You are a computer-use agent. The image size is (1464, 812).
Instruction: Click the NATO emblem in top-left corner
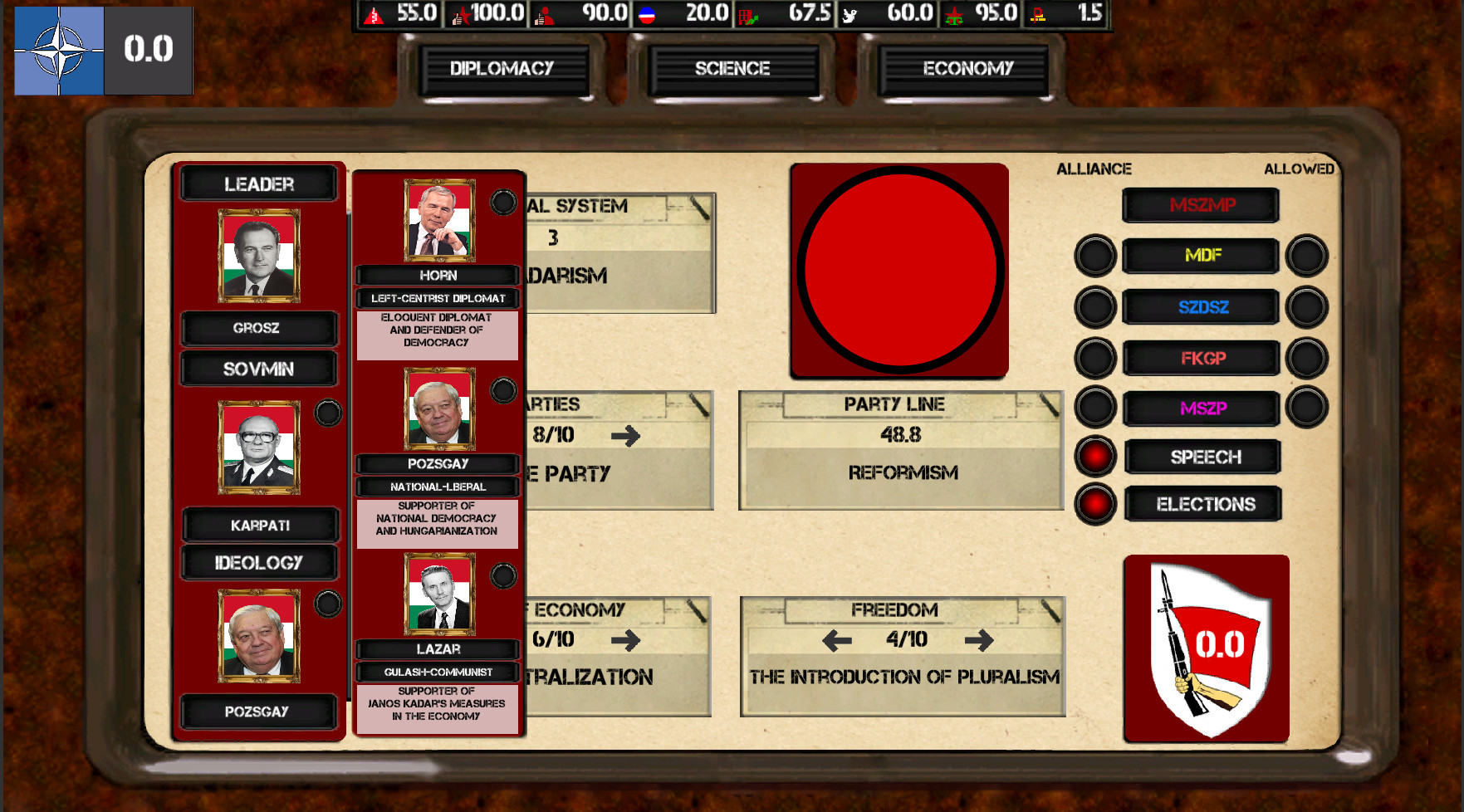(58, 50)
